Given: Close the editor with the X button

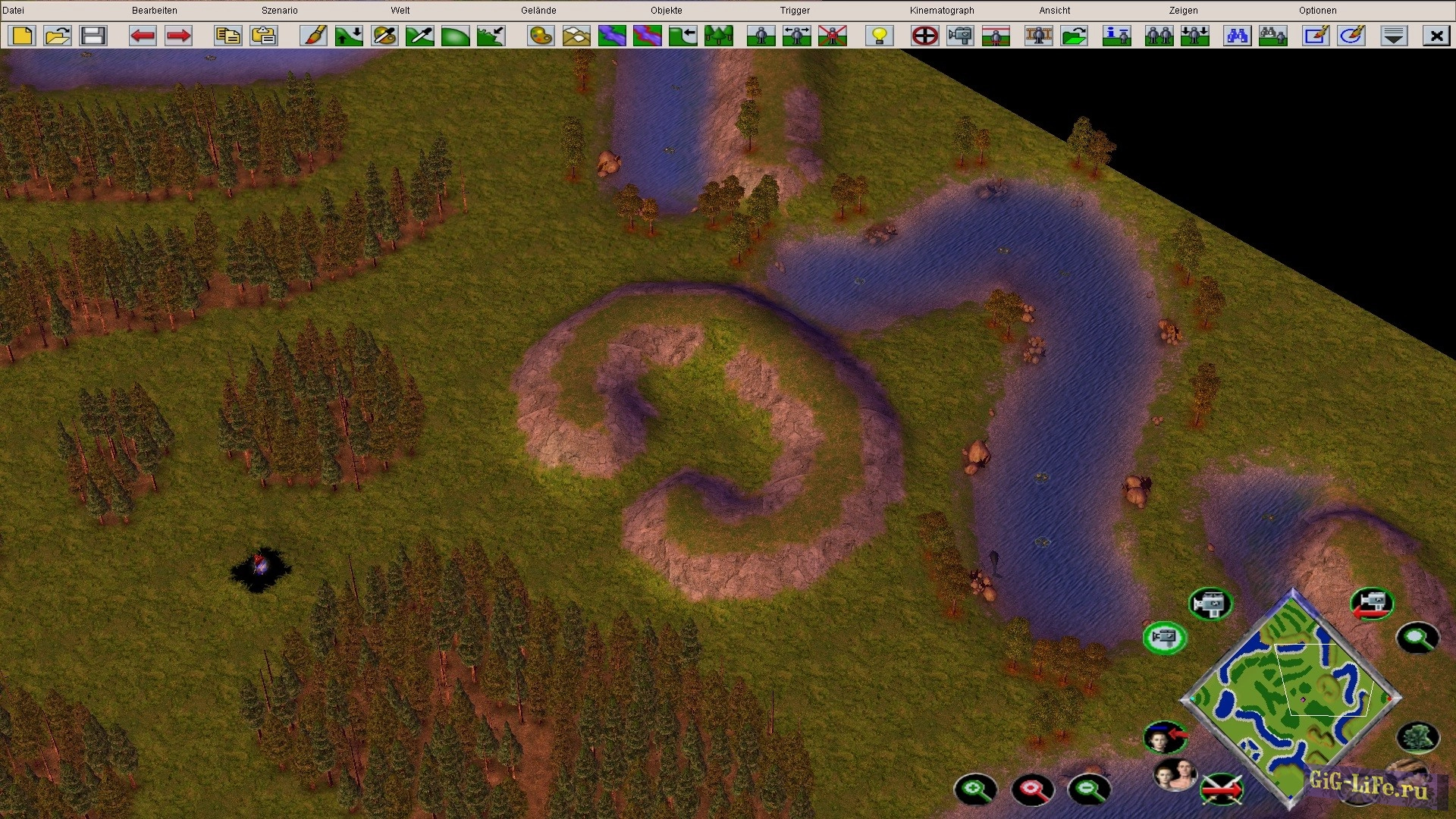Looking at the screenshot, I should coord(1436,36).
